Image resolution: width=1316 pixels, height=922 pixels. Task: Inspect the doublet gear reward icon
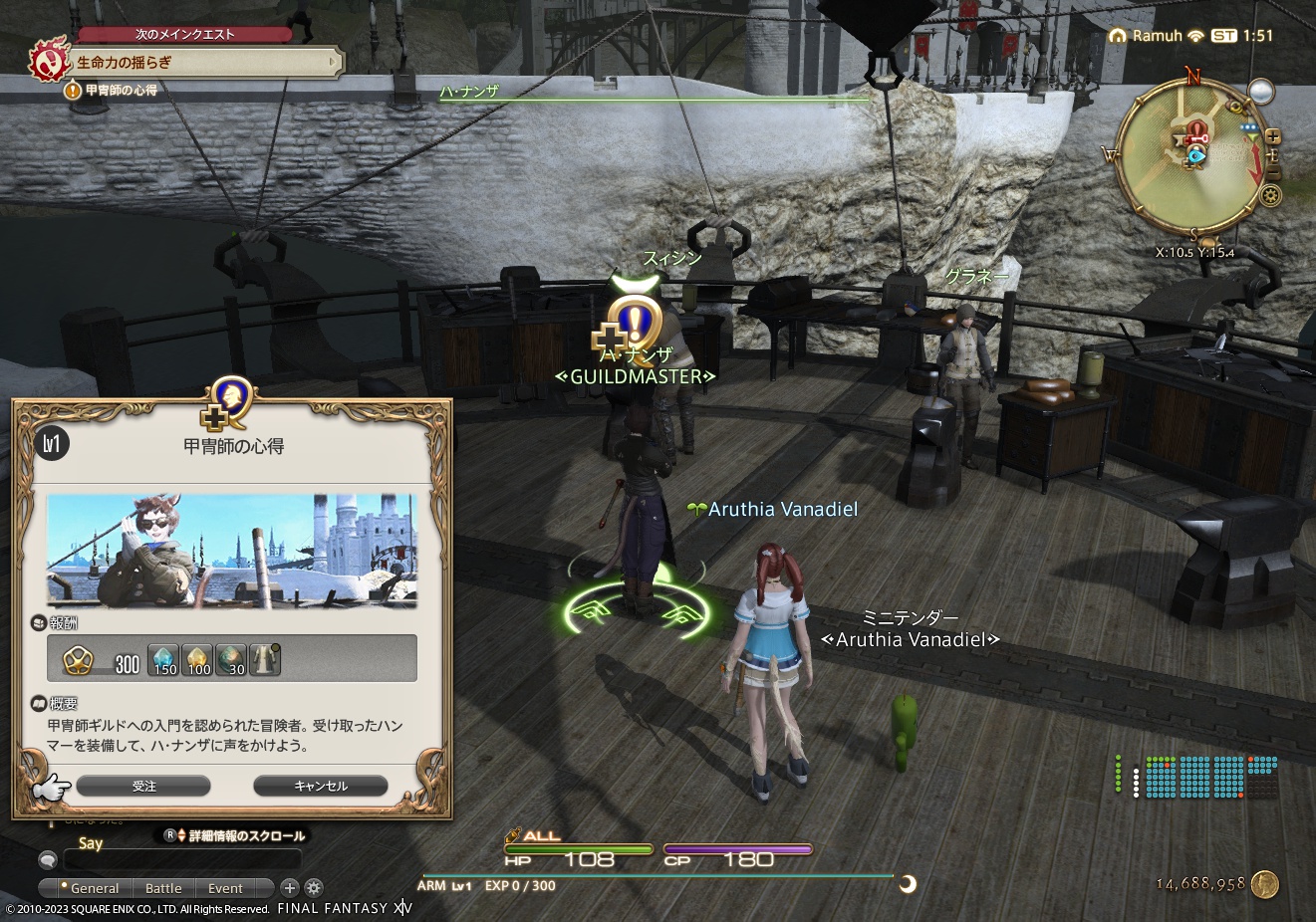click(x=263, y=659)
